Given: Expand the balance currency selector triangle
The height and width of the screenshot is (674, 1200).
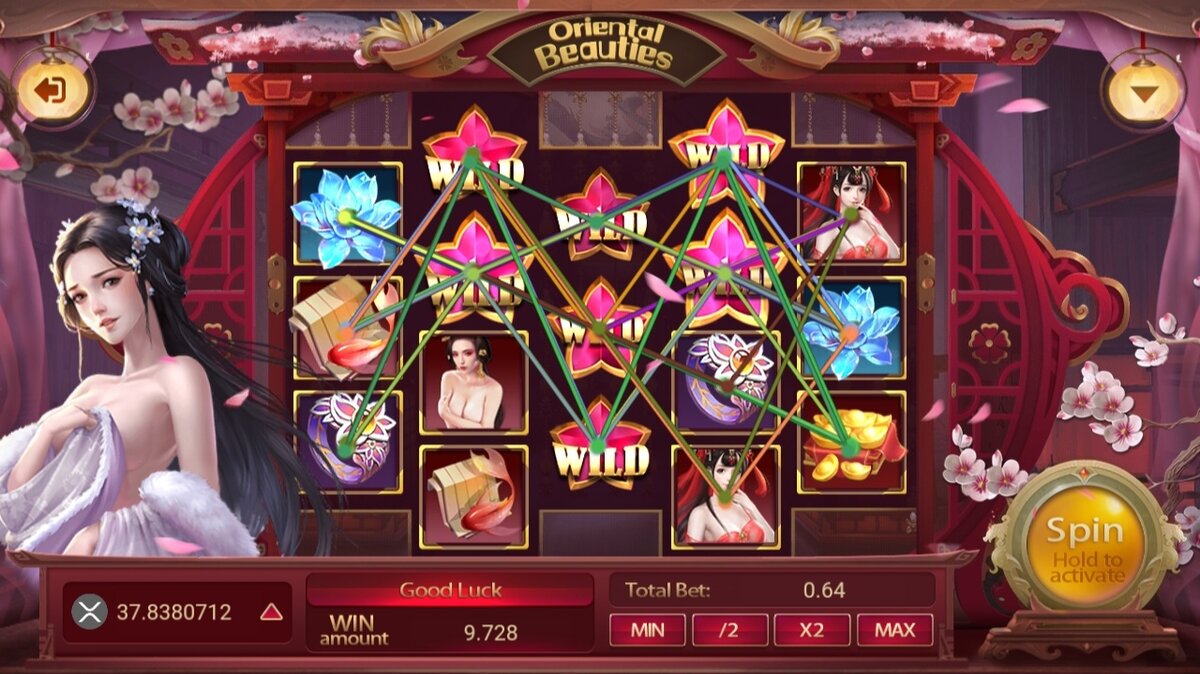Looking at the screenshot, I should pyautogui.click(x=271, y=612).
